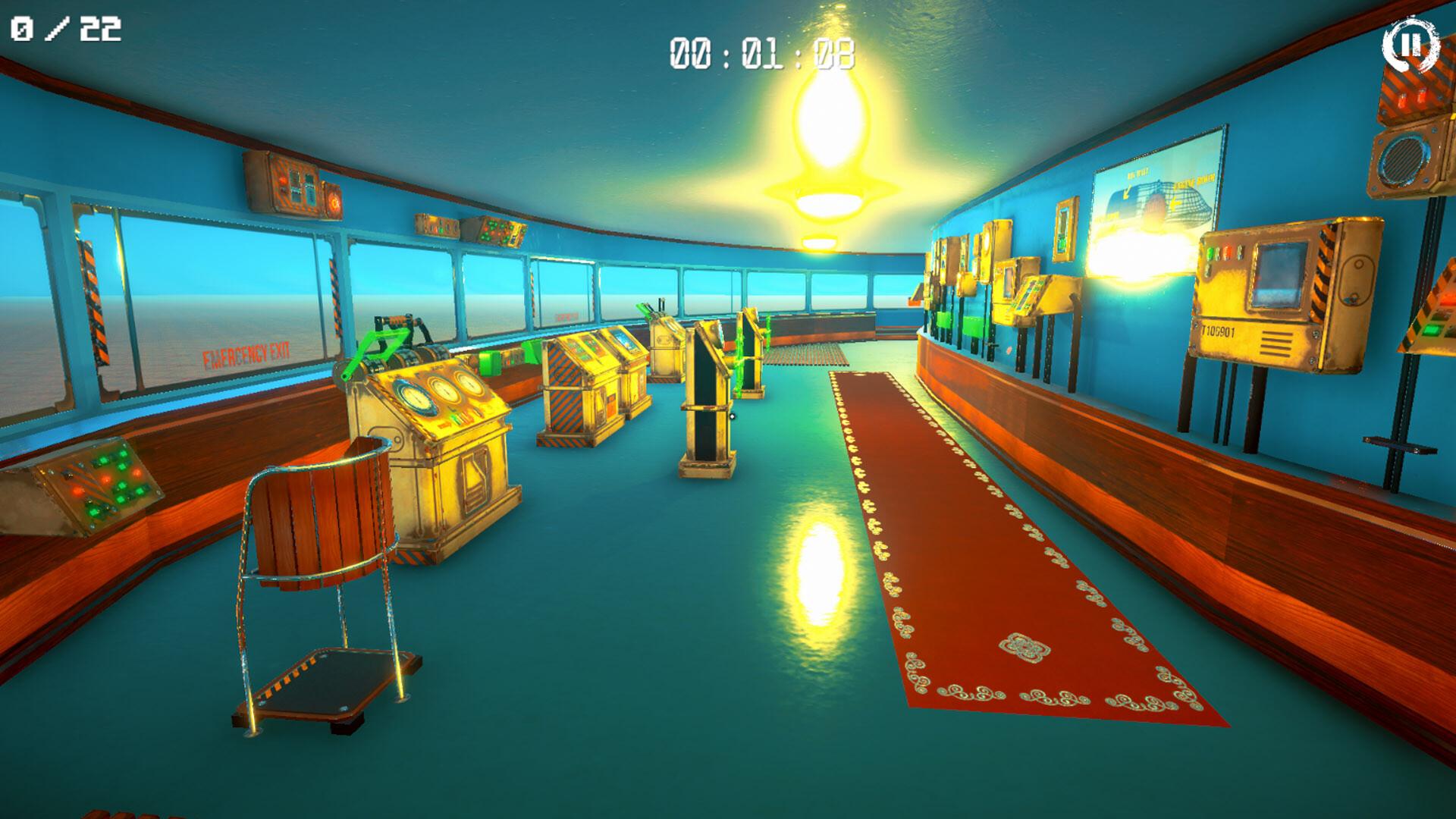Image resolution: width=1456 pixels, height=819 pixels.
Task: Click the timer reading 00:01:08
Action: 766,53
